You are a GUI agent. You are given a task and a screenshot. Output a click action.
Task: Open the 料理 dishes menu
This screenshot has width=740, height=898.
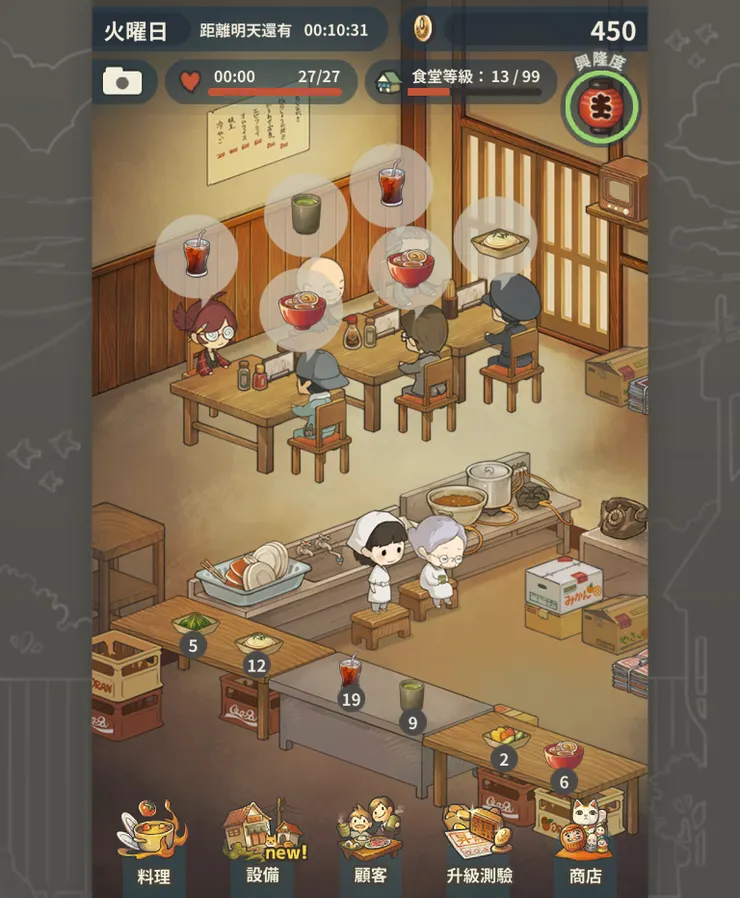click(x=153, y=845)
